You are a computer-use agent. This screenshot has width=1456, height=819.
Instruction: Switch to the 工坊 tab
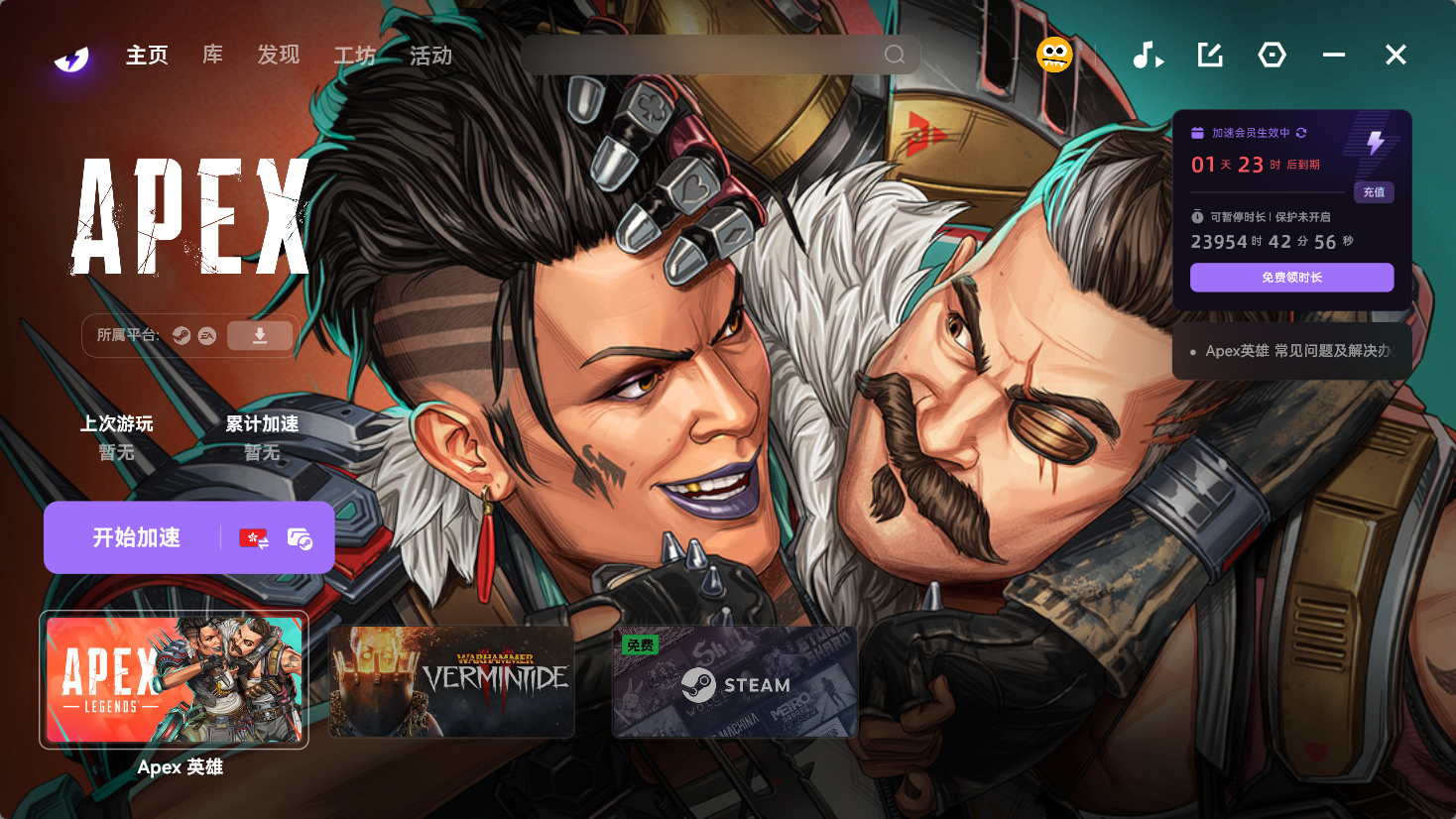tap(354, 57)
